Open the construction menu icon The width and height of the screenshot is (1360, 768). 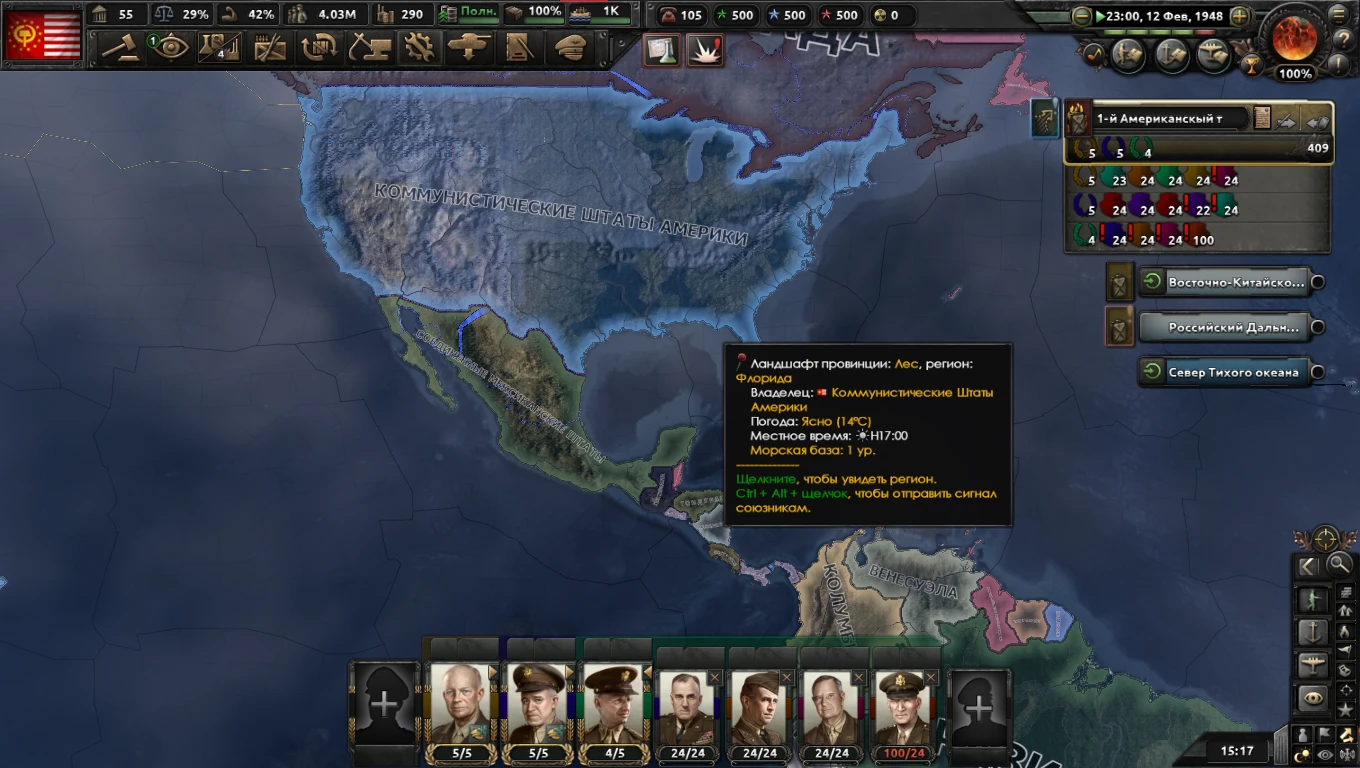click(x=369, y=47)
